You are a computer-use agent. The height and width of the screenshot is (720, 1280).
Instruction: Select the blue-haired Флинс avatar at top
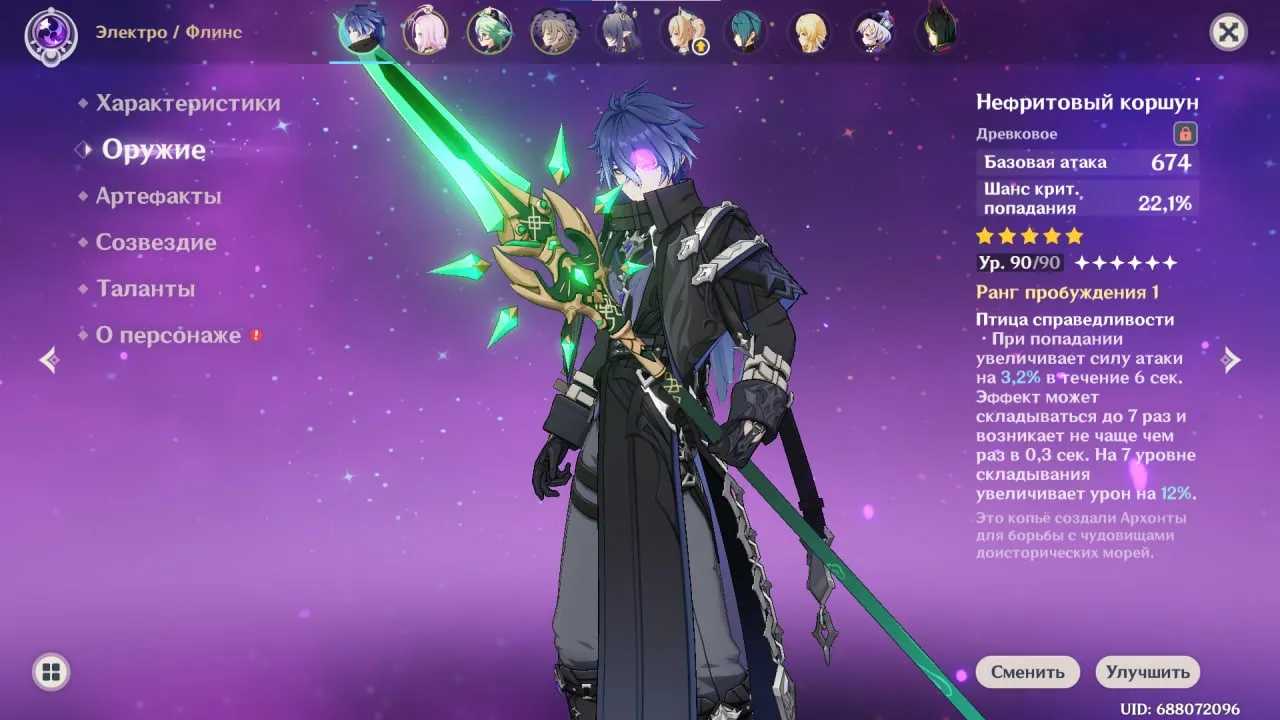coord(360,30)
